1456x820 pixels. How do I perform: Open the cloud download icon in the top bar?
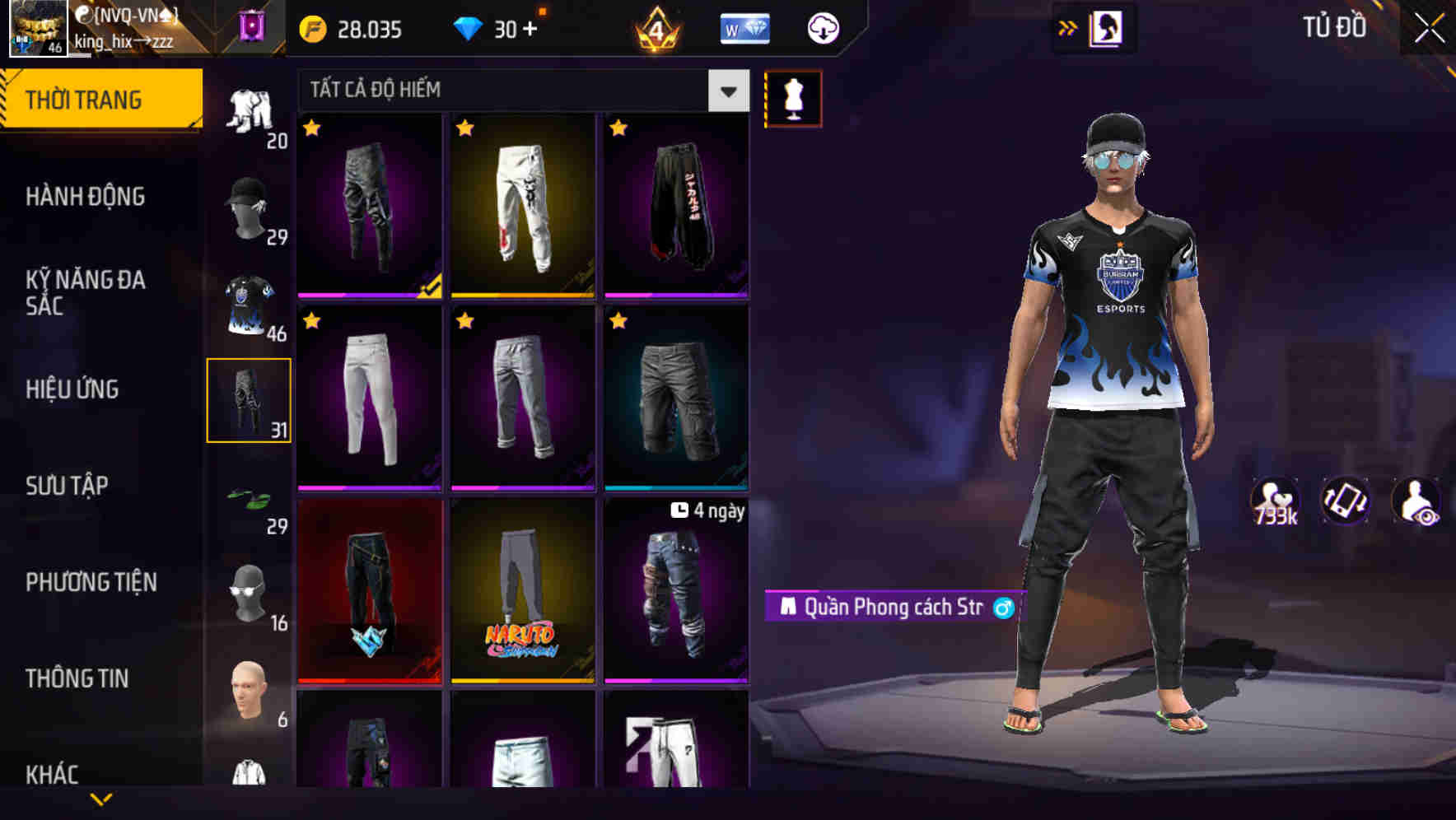pyautogui.click(x=821, y=27)
